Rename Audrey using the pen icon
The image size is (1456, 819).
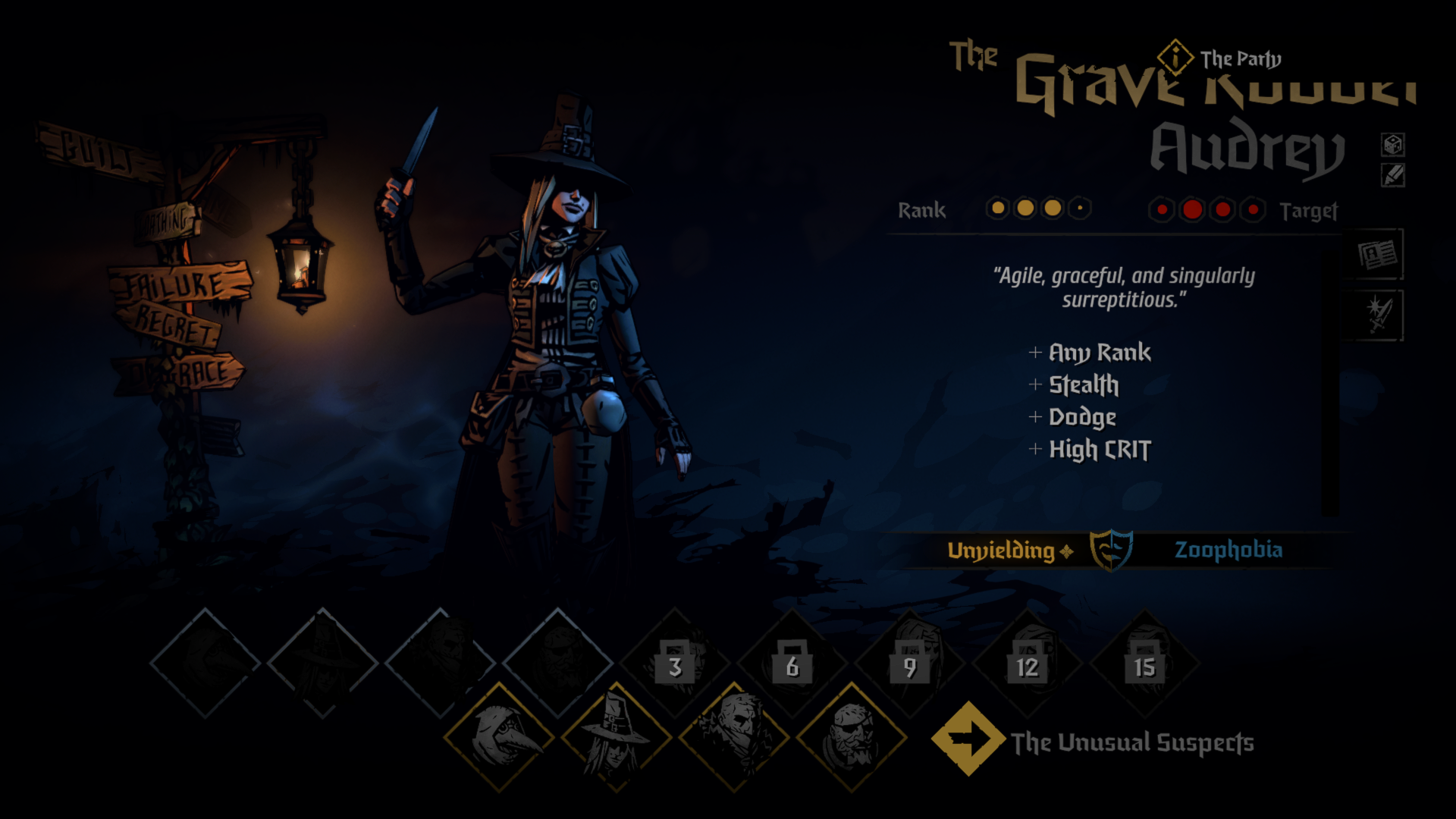point(1393,176)
